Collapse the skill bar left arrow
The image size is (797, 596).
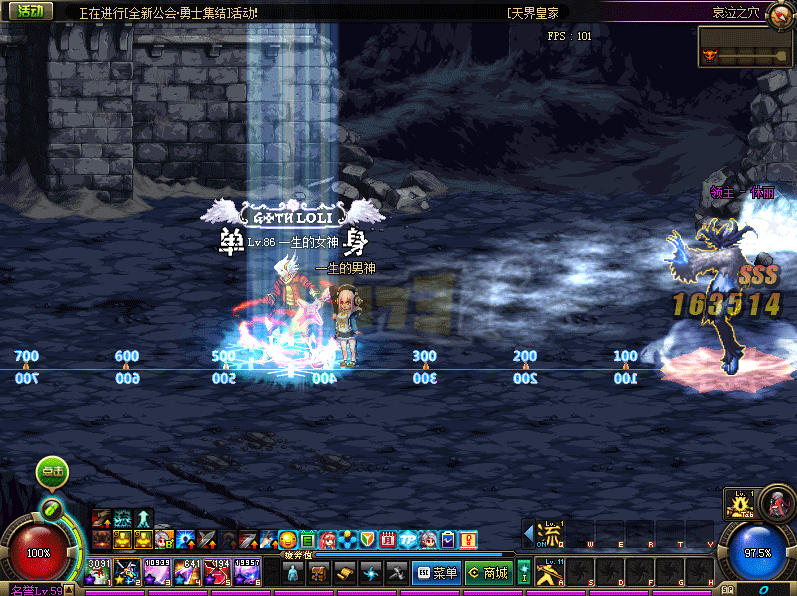pyautogui.click(x=528, y=532)
